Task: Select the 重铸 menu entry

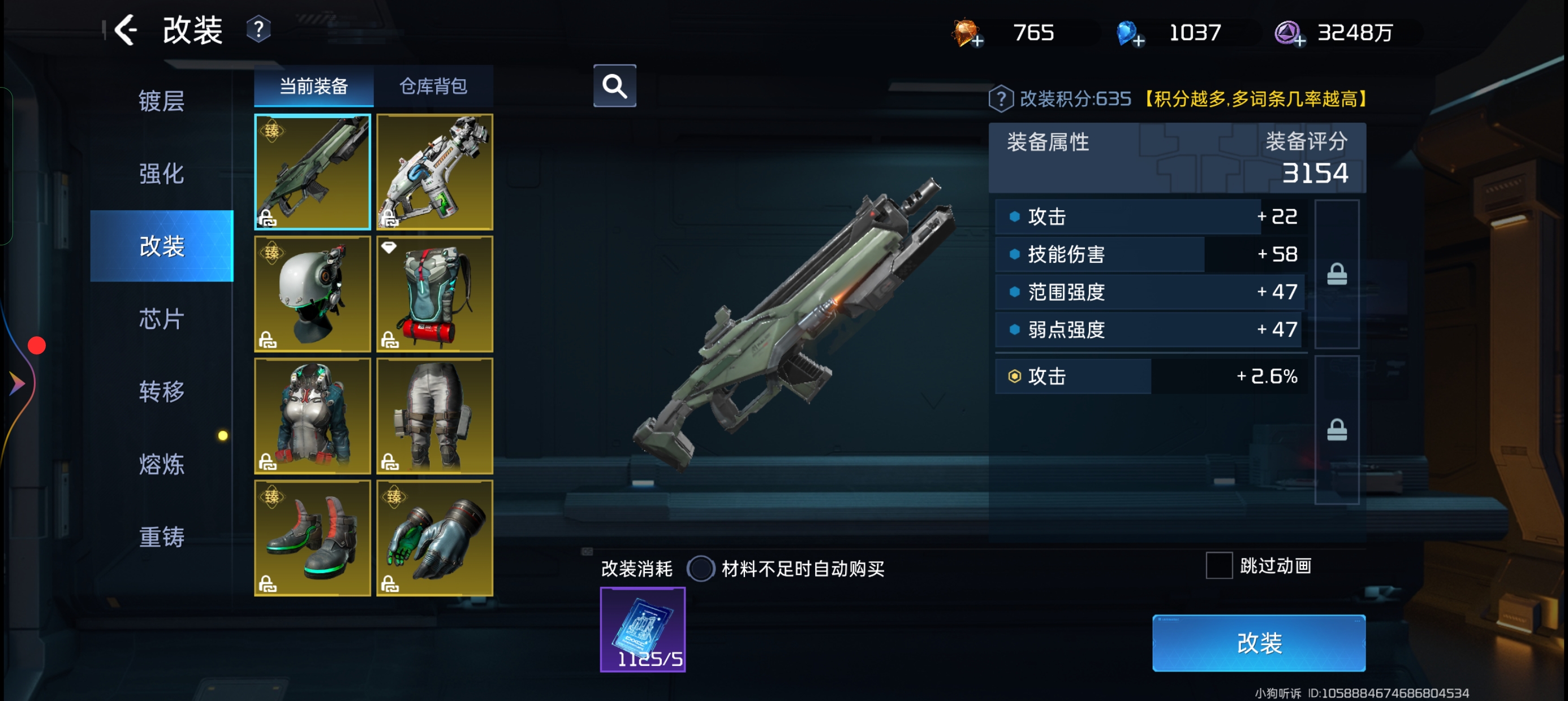Action: pyautogui.click(x=161, y=536)
